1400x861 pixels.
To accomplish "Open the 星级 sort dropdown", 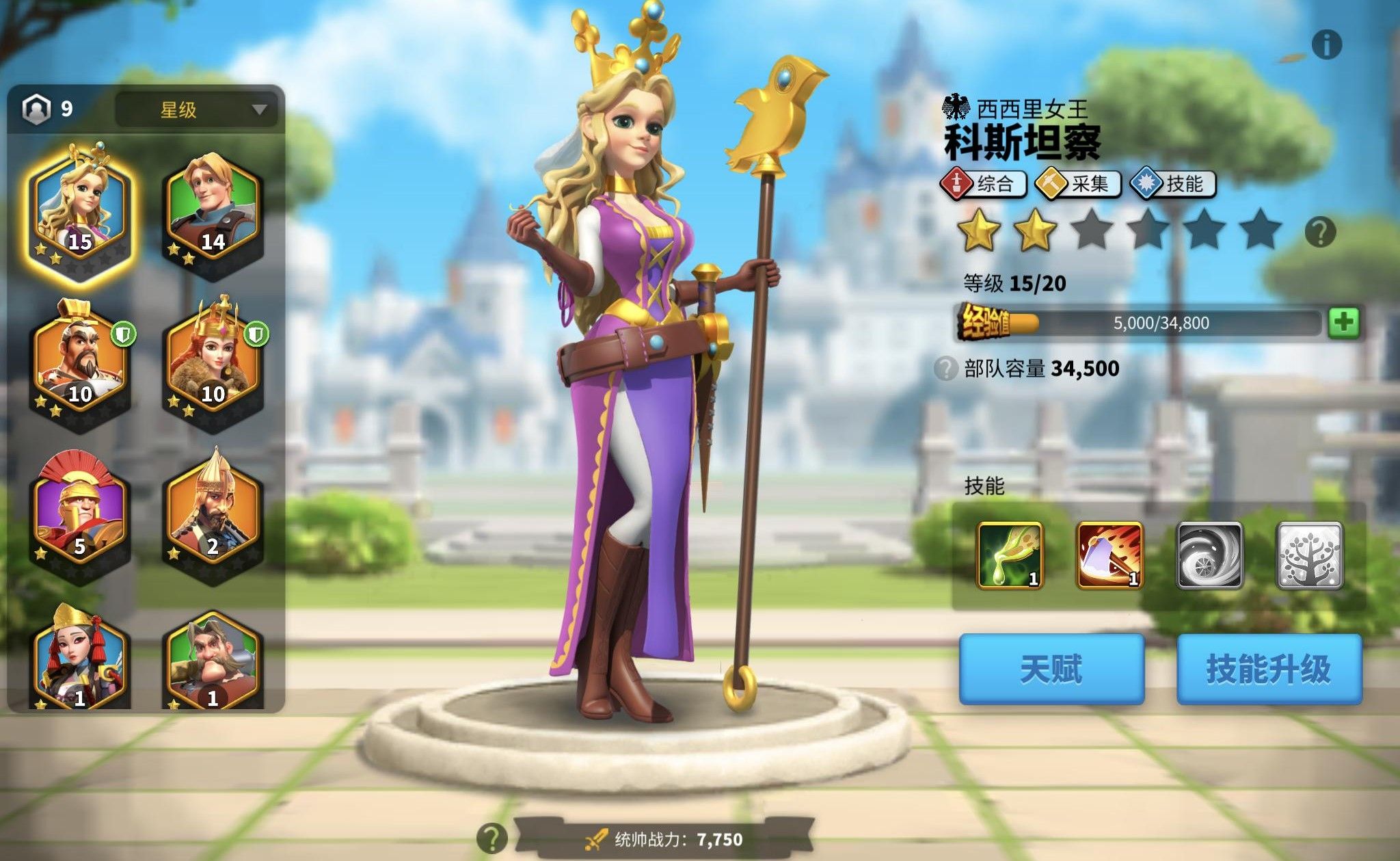I will tap(197, 109).
